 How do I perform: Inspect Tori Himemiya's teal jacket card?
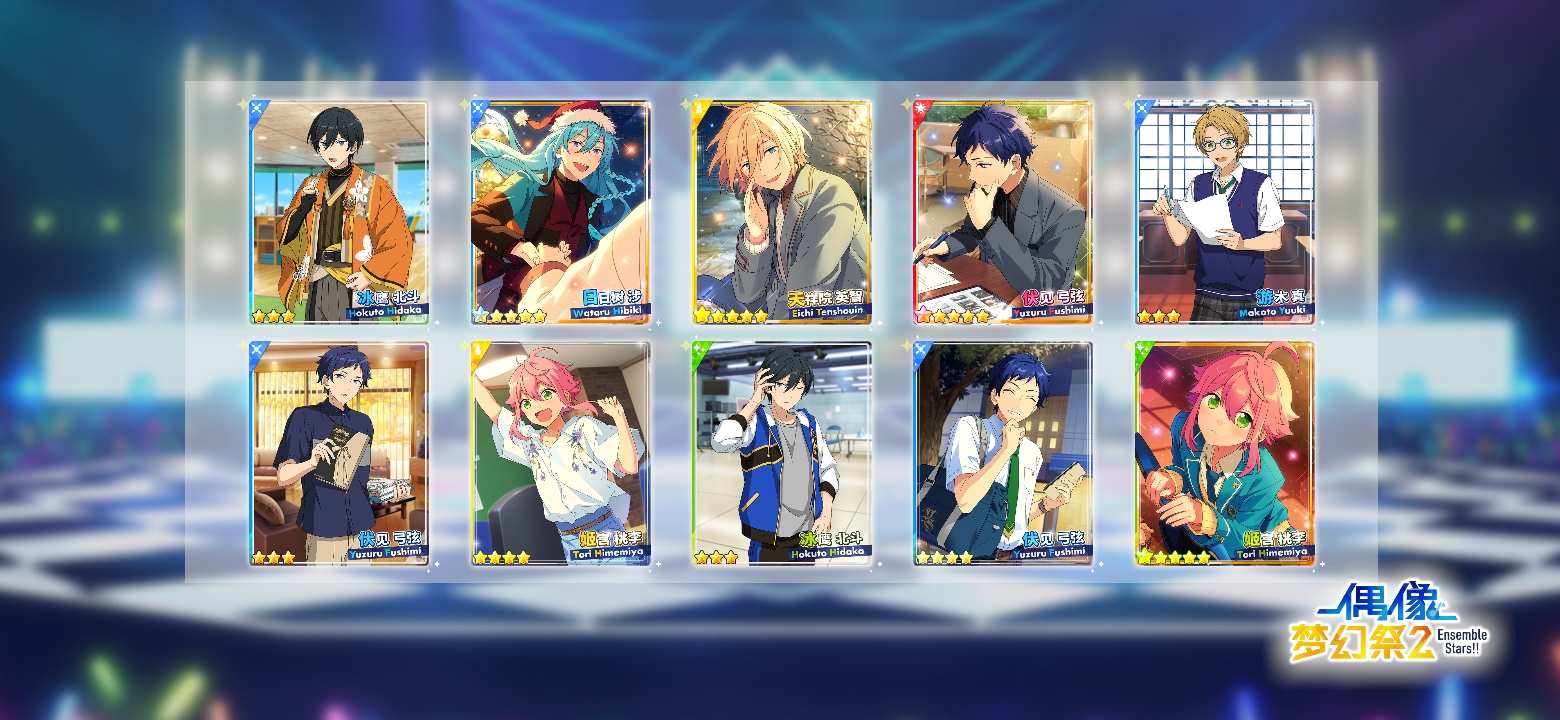(1225, 454)
